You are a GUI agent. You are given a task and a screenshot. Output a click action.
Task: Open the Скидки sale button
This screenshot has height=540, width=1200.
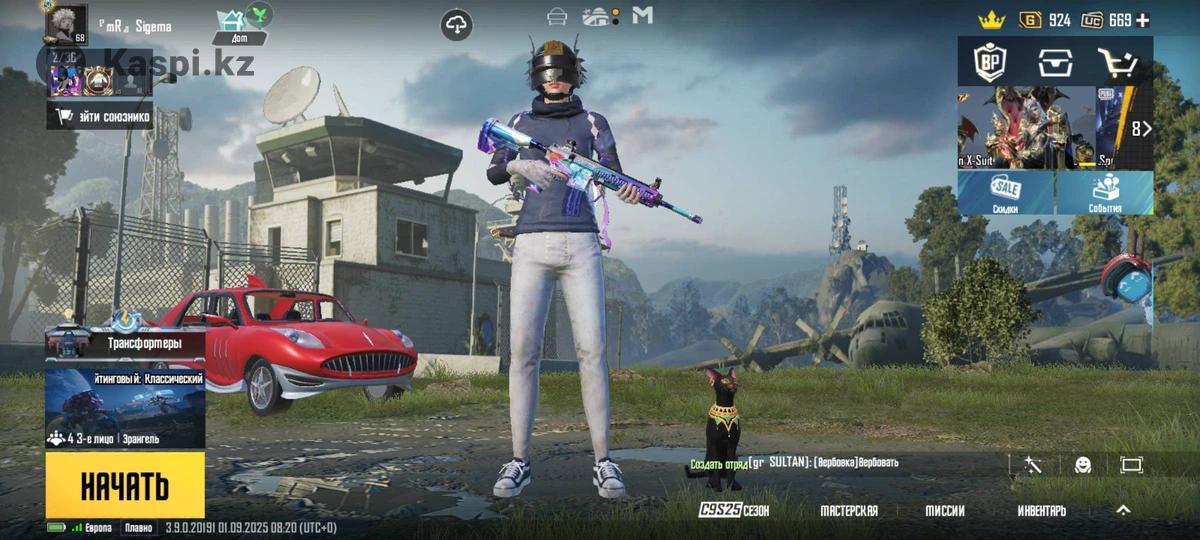[x=1006, y=192]
